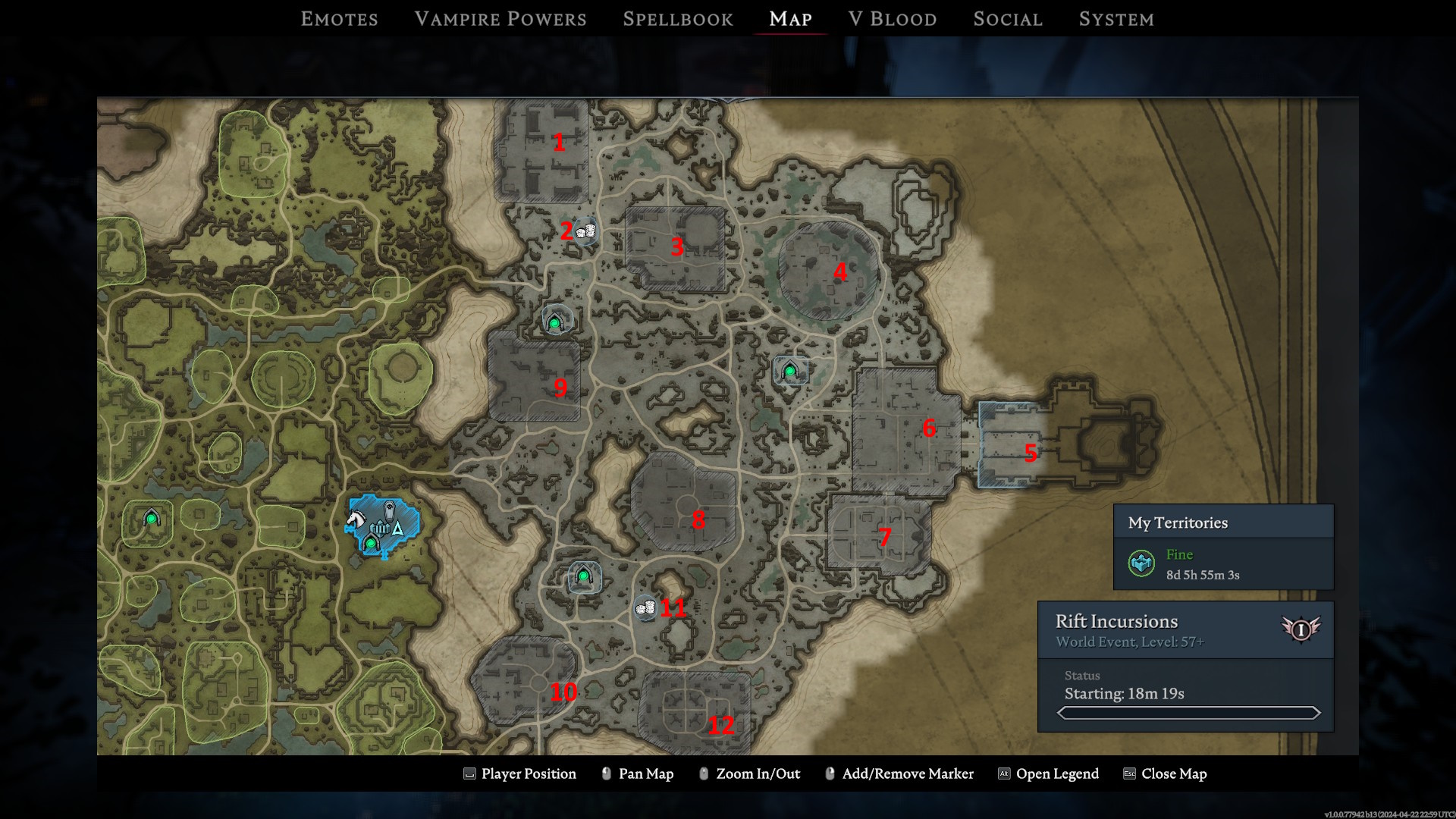Select the coffin icon inside the blue territory
The width and height of the screenshot is (1456, 819).
click(390, 511)
